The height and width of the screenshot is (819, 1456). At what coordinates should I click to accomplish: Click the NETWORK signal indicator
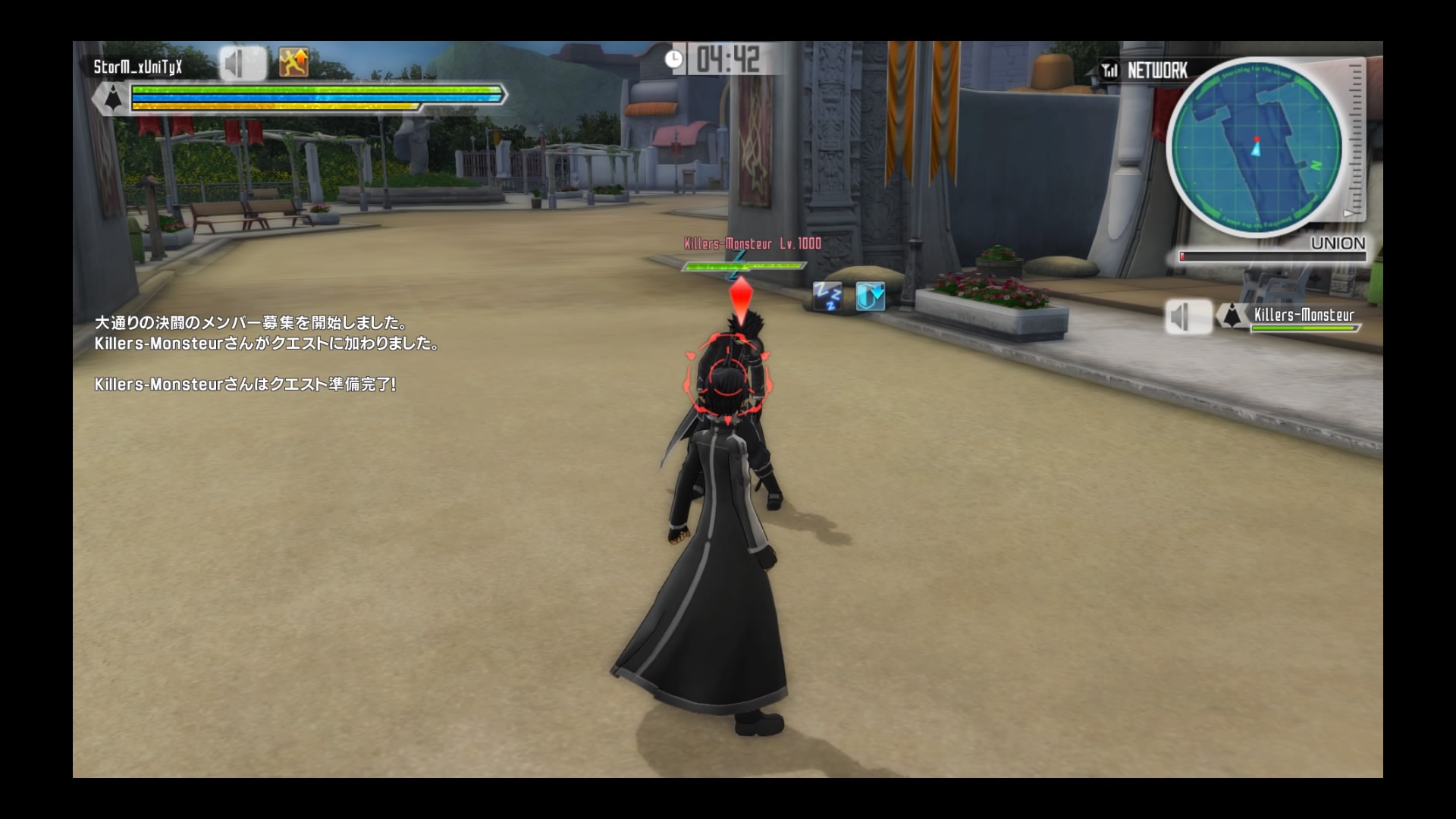coord(1145,71)
